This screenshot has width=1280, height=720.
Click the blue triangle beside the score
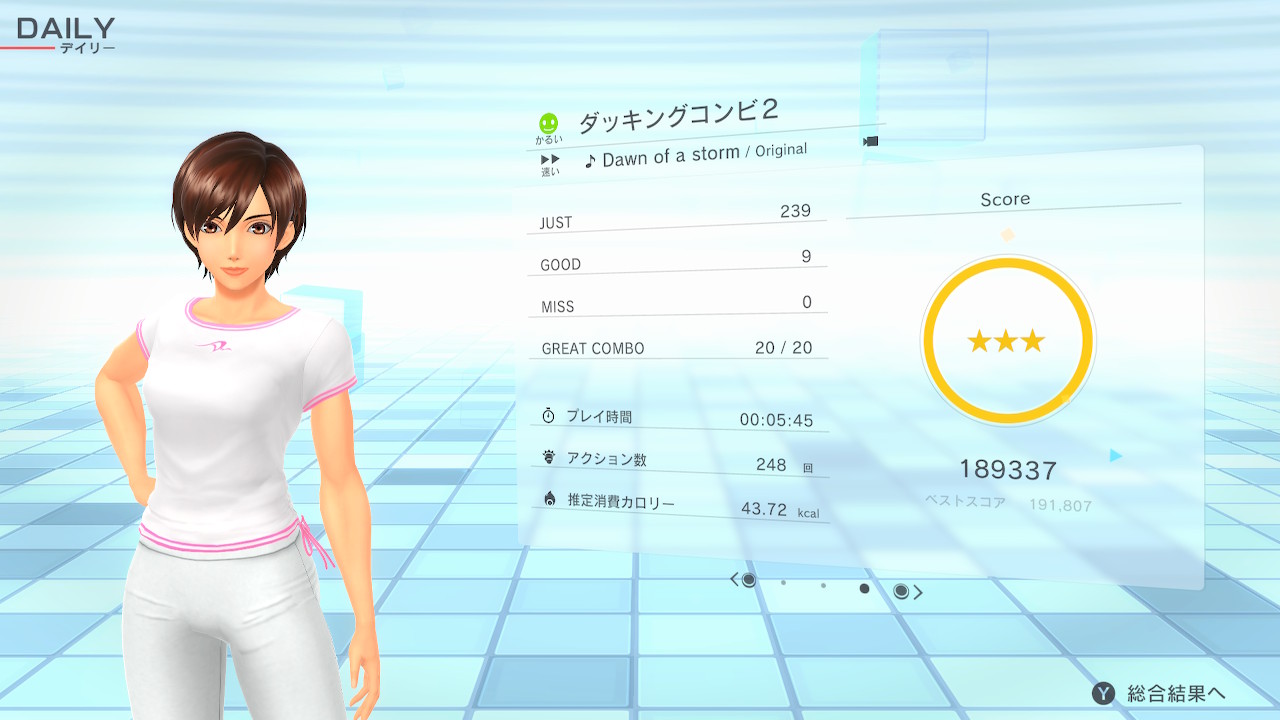point(1116,456)
